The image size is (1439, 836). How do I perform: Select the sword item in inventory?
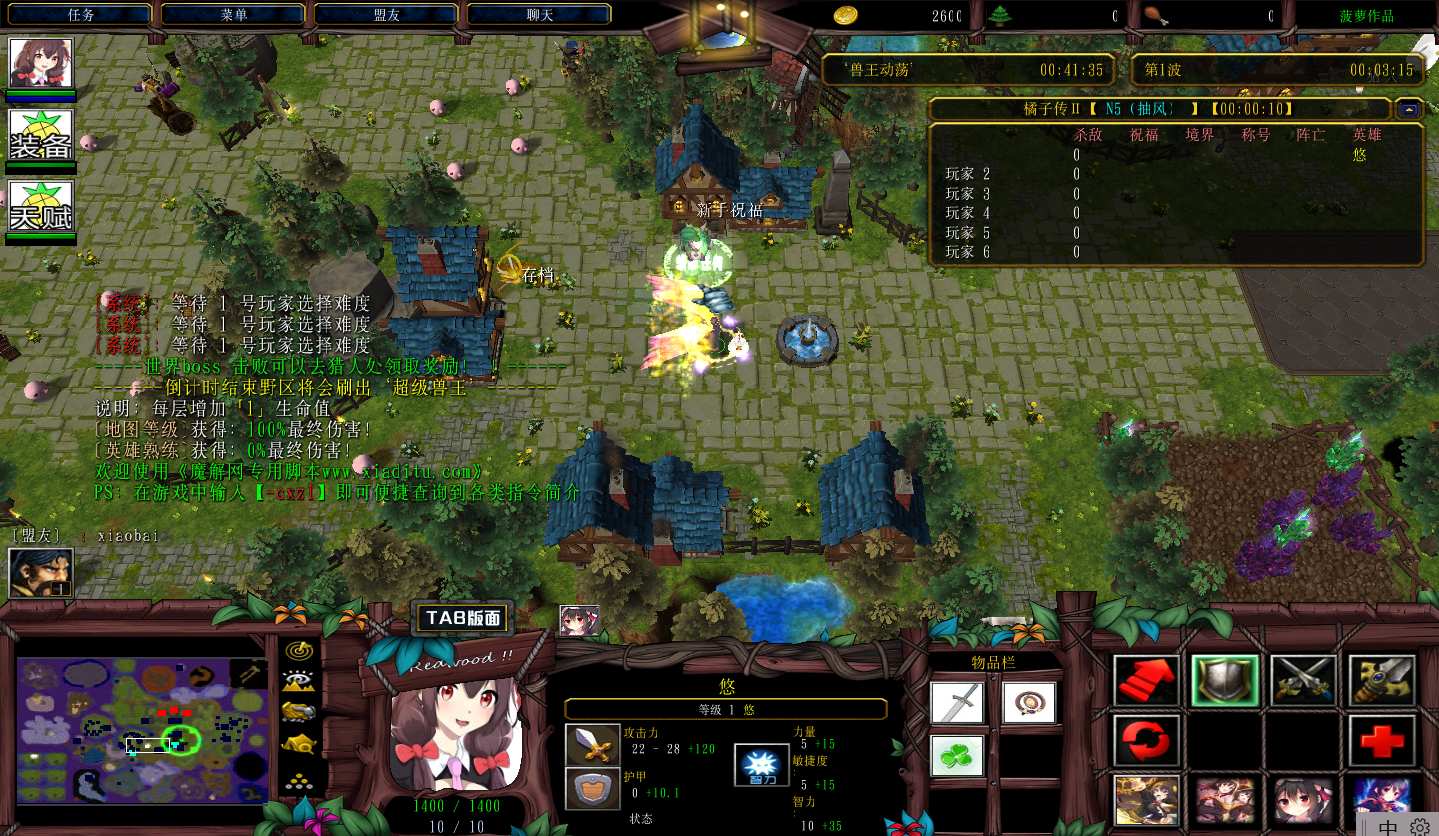click(957, 702)
